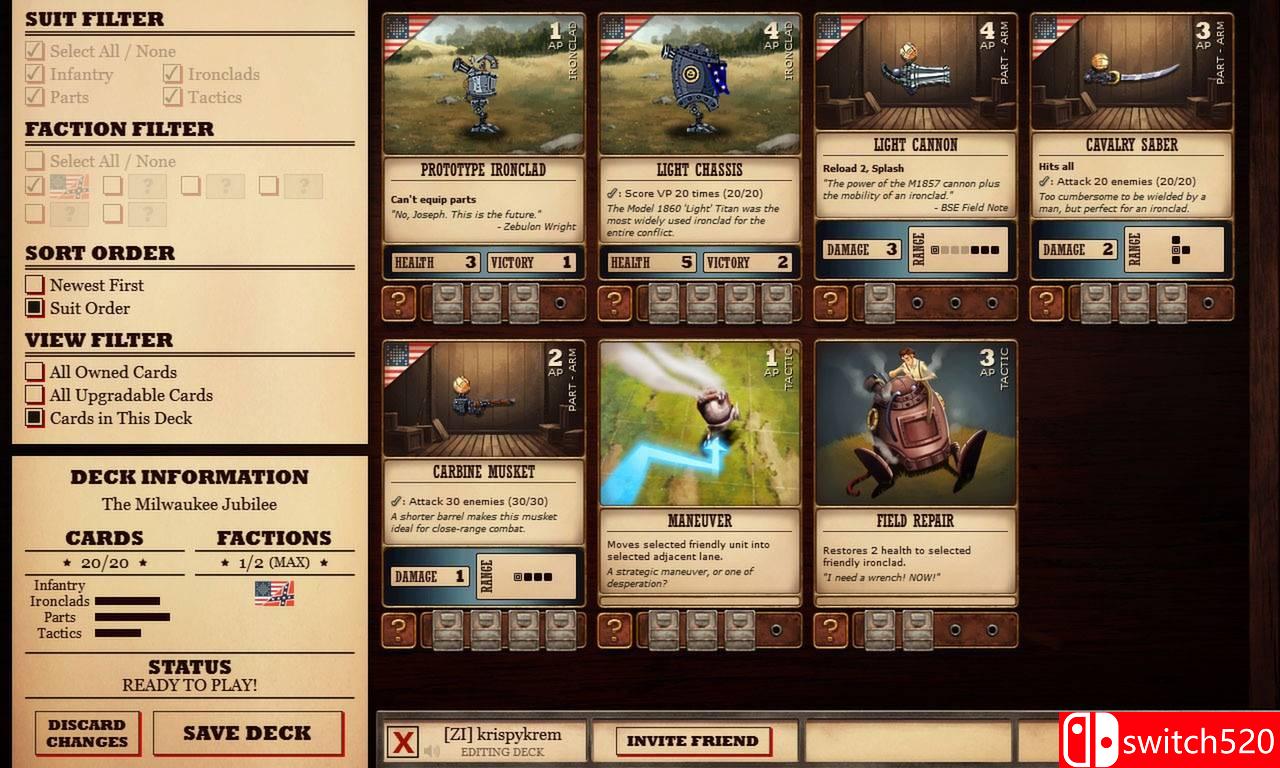This screenshot has width=1280, height=768.
Task: Click the Invite Friend button
Action: (694, 738)
